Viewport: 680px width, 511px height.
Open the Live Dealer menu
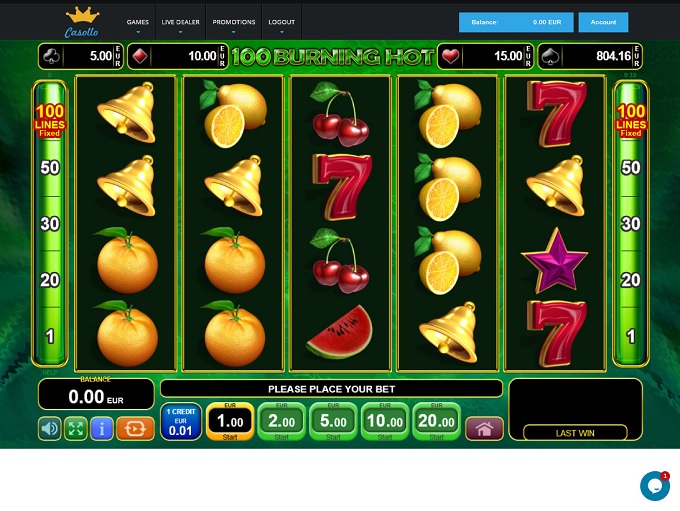tap(181, 22)
